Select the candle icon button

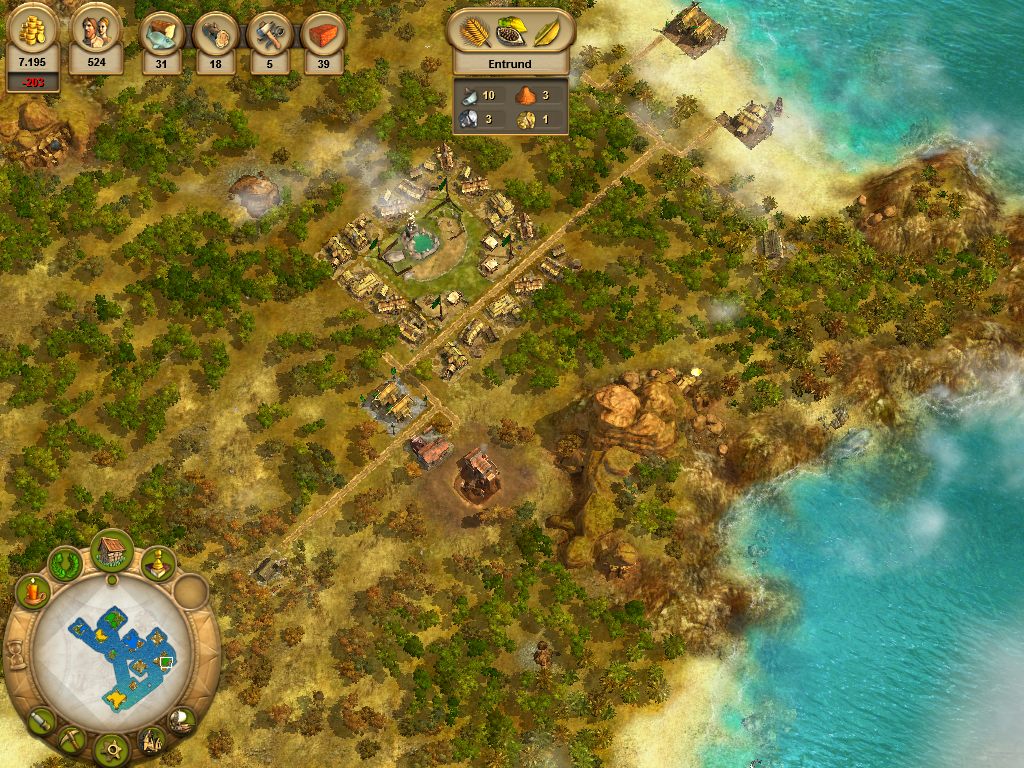pyautogui.click(x=33, y=591)
